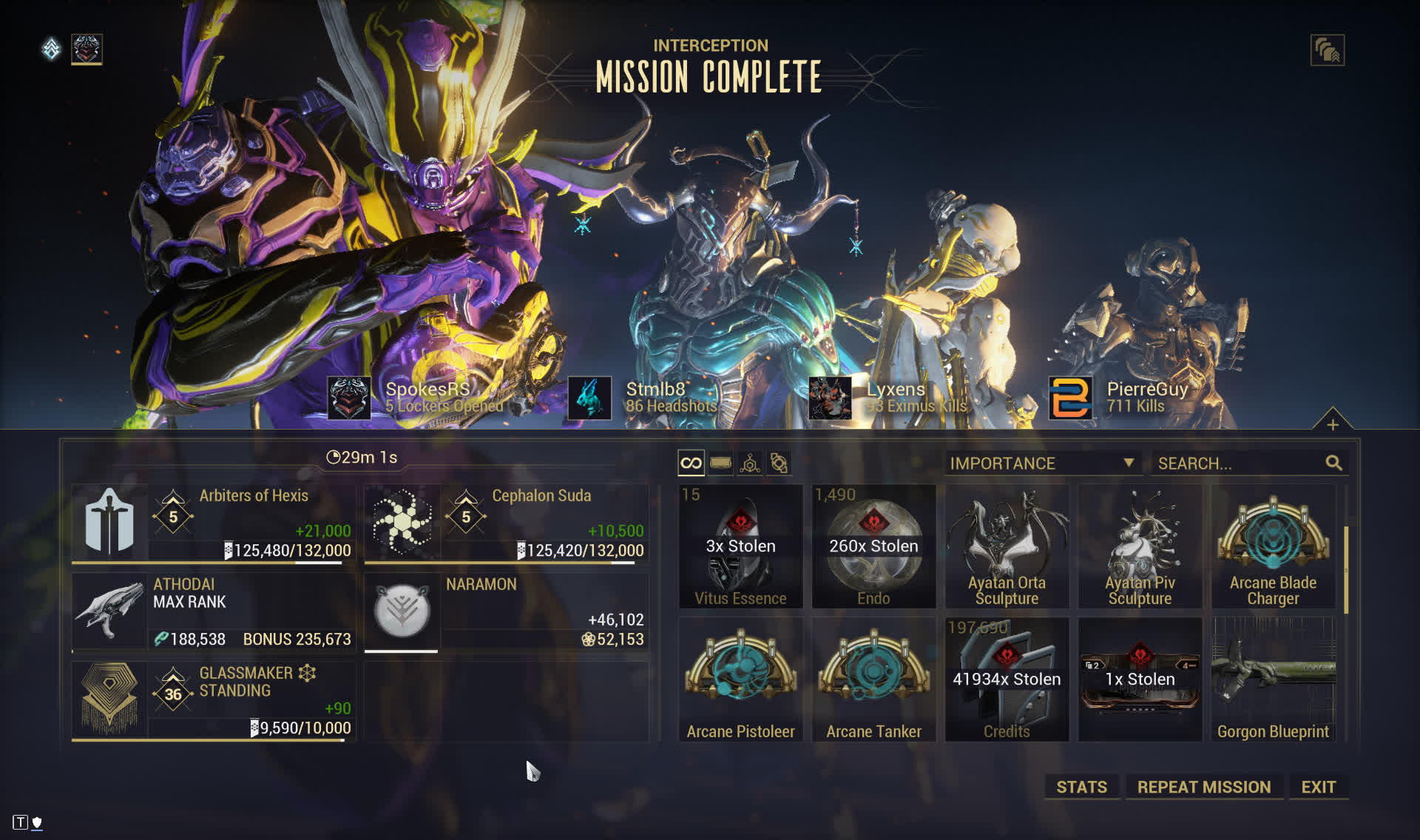Inspect the Arcane Pistoleer reward
Screen dimensions: 1420x840
click(740, 680)
